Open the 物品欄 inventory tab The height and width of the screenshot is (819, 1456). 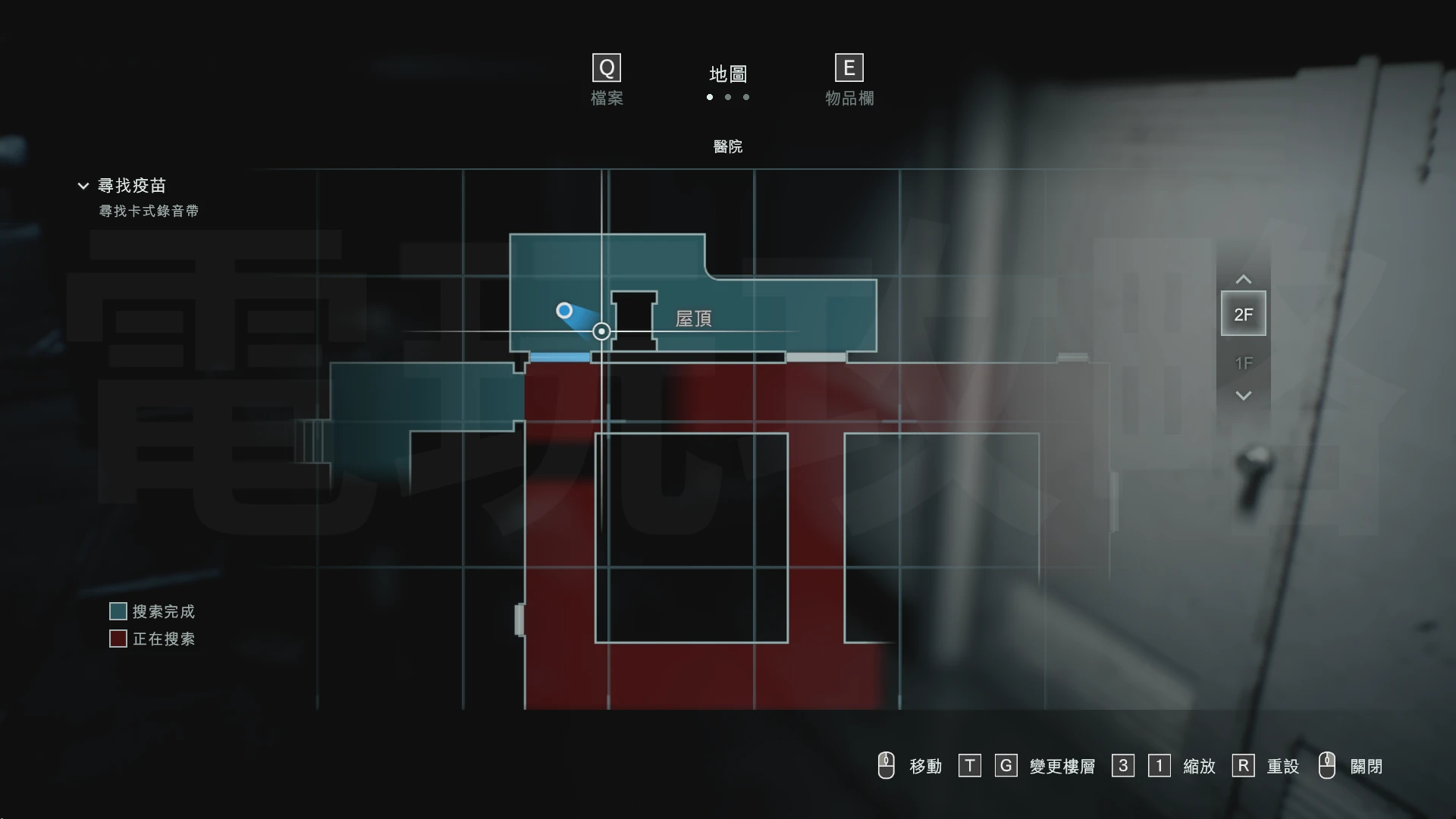pos(849,80)
